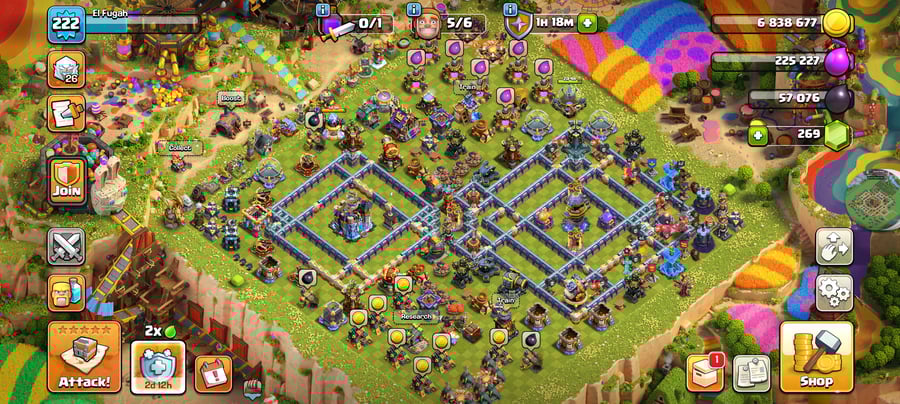The width and height of the screenshot is (900, 404).
Task: Tap the Collect bubble
Action: [x=180, y=147]
